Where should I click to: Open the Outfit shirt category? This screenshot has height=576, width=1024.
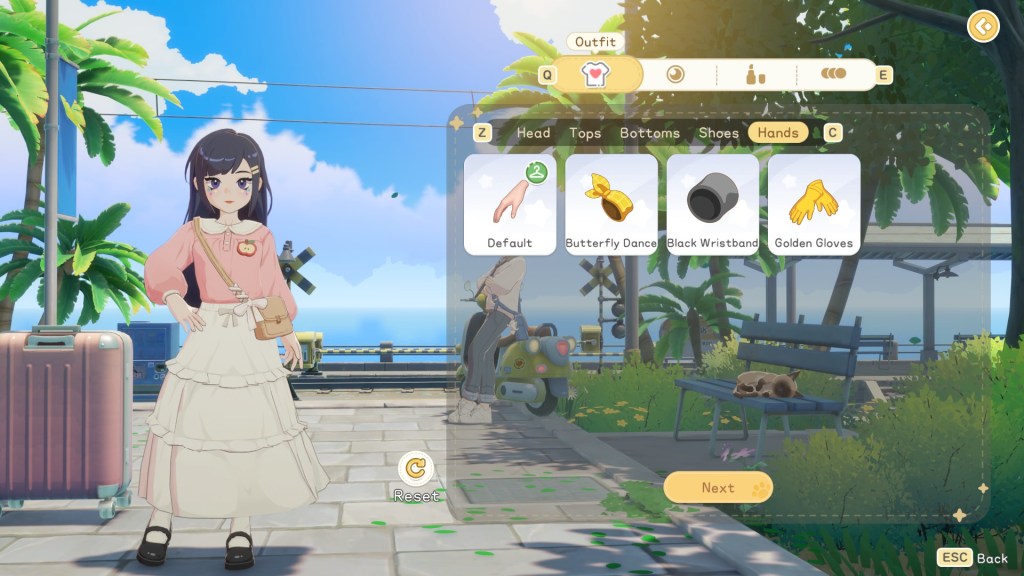(596, 75)
